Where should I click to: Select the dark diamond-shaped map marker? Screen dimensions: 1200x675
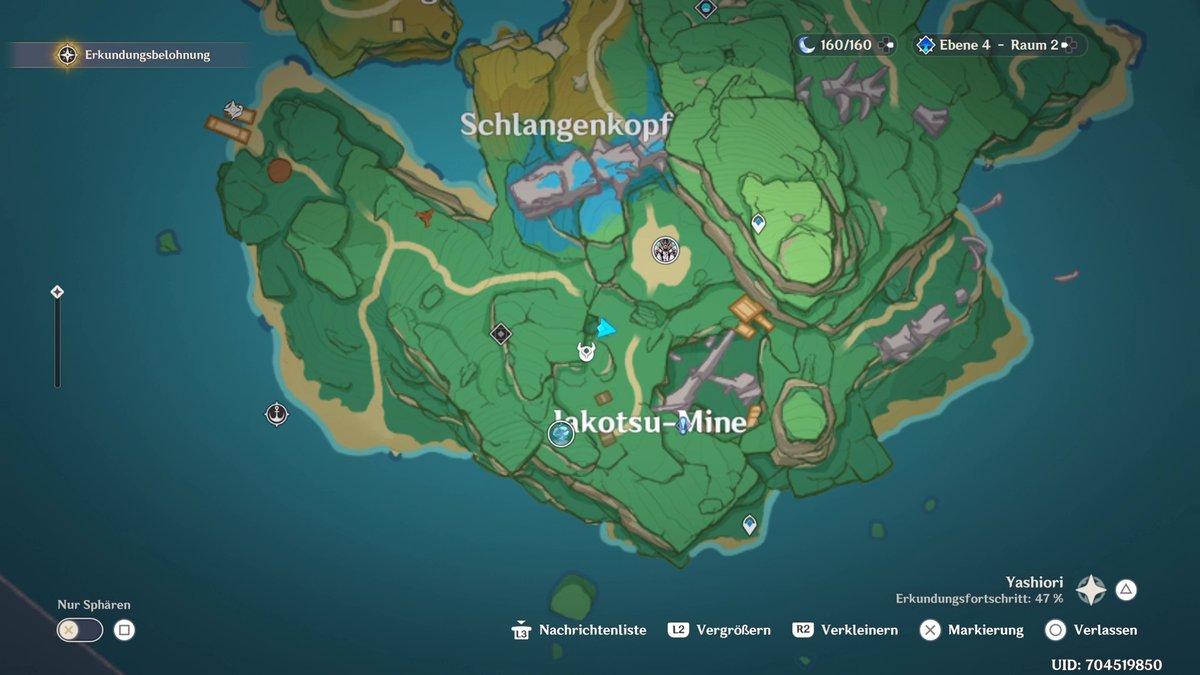tap(501, 334)
